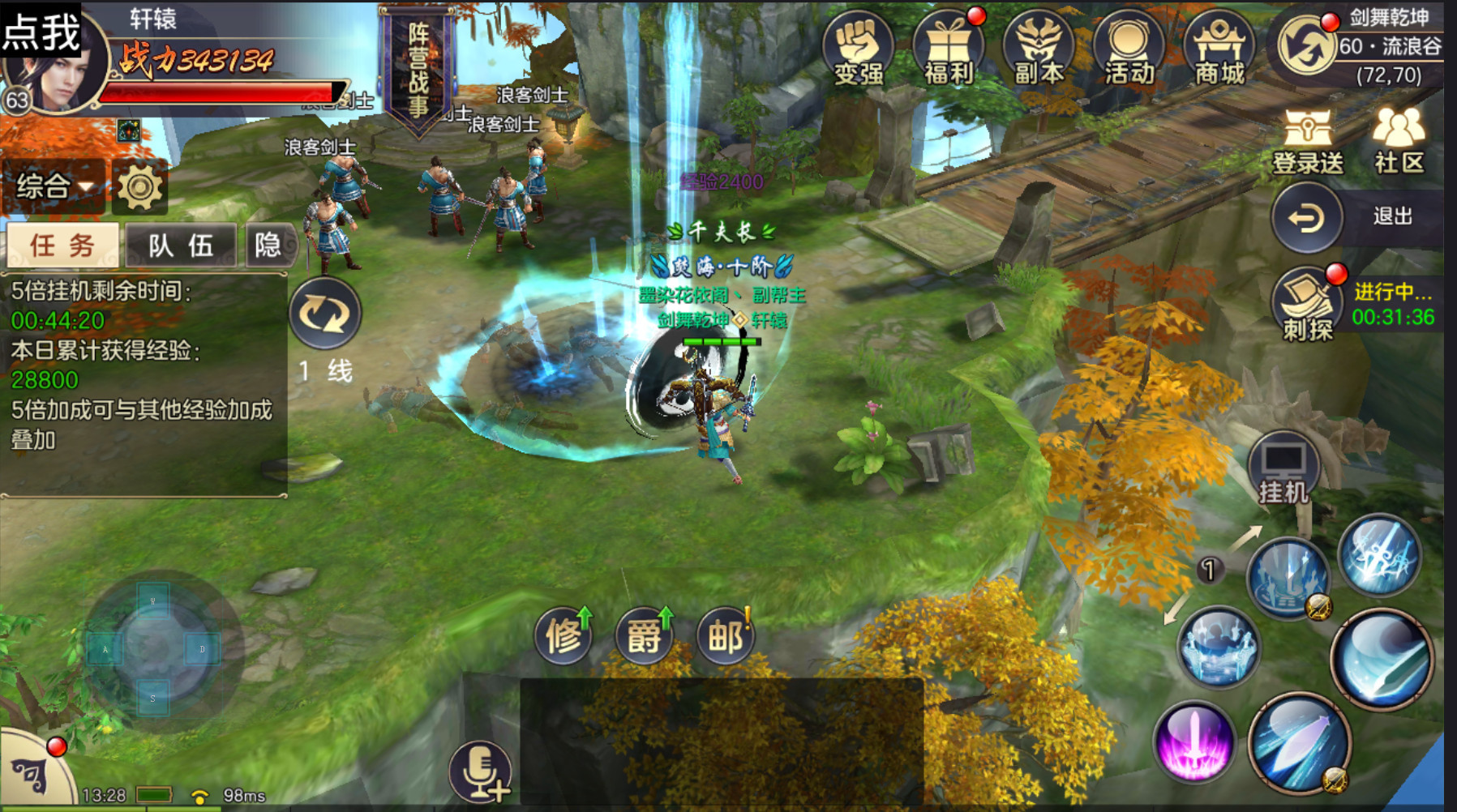Open the 刺探 scouting quest icon

pos(1306,304)
